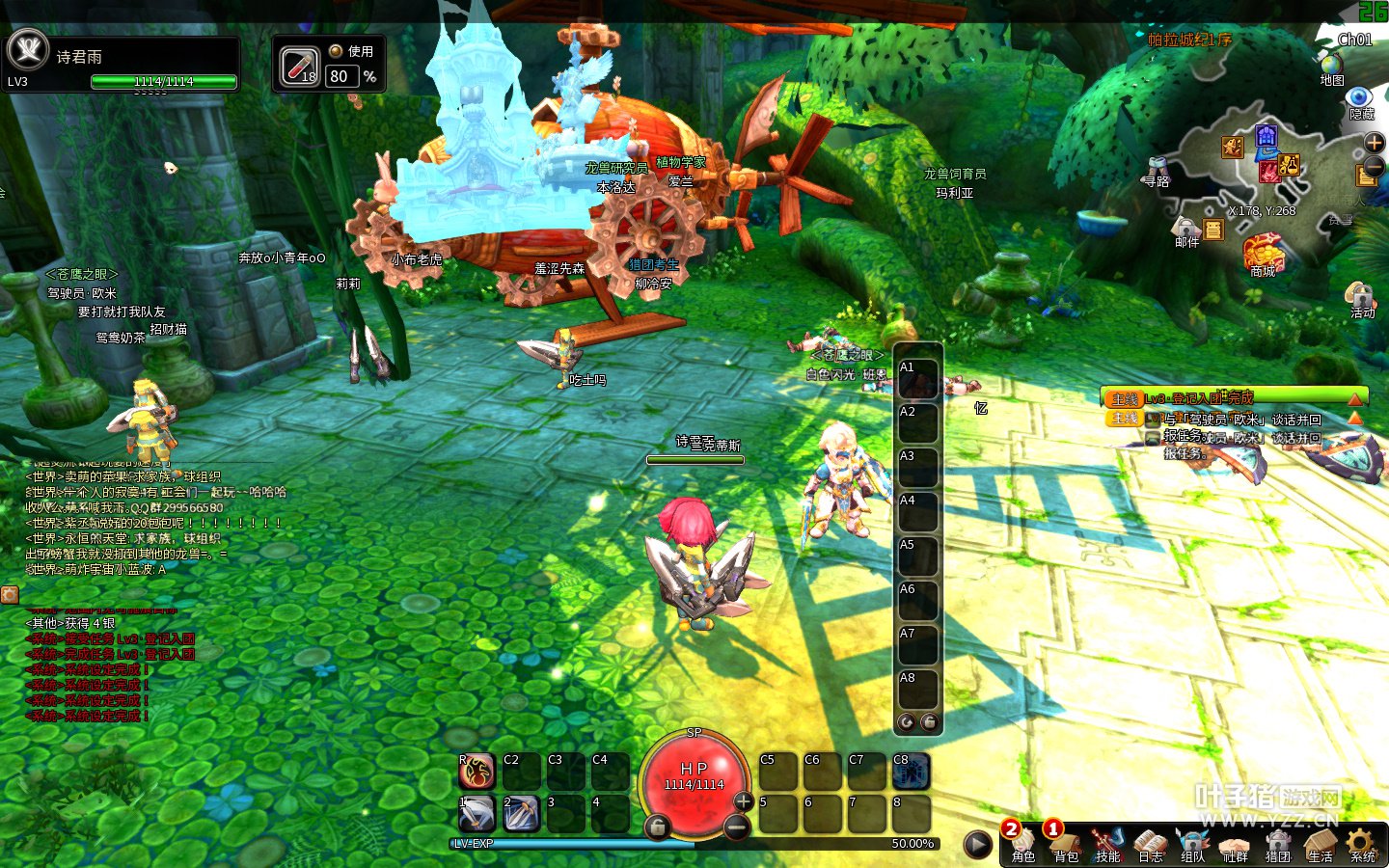The height and width of the screenshot is (868, 1389).
Task: Use the twin blades skill in slot 2
Action: pos(521,815)
